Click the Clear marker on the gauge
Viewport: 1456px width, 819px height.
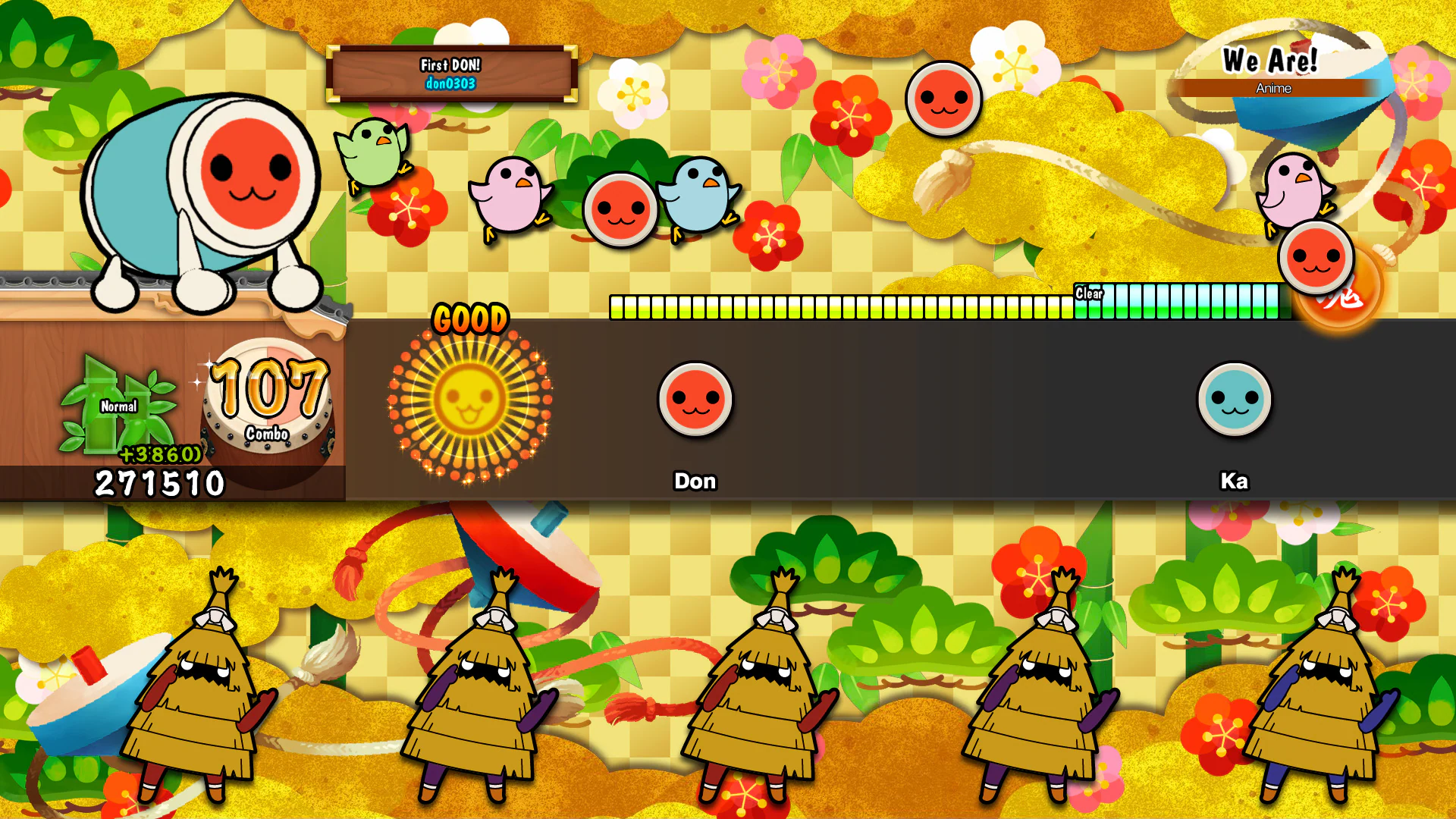pos(1089,291)
